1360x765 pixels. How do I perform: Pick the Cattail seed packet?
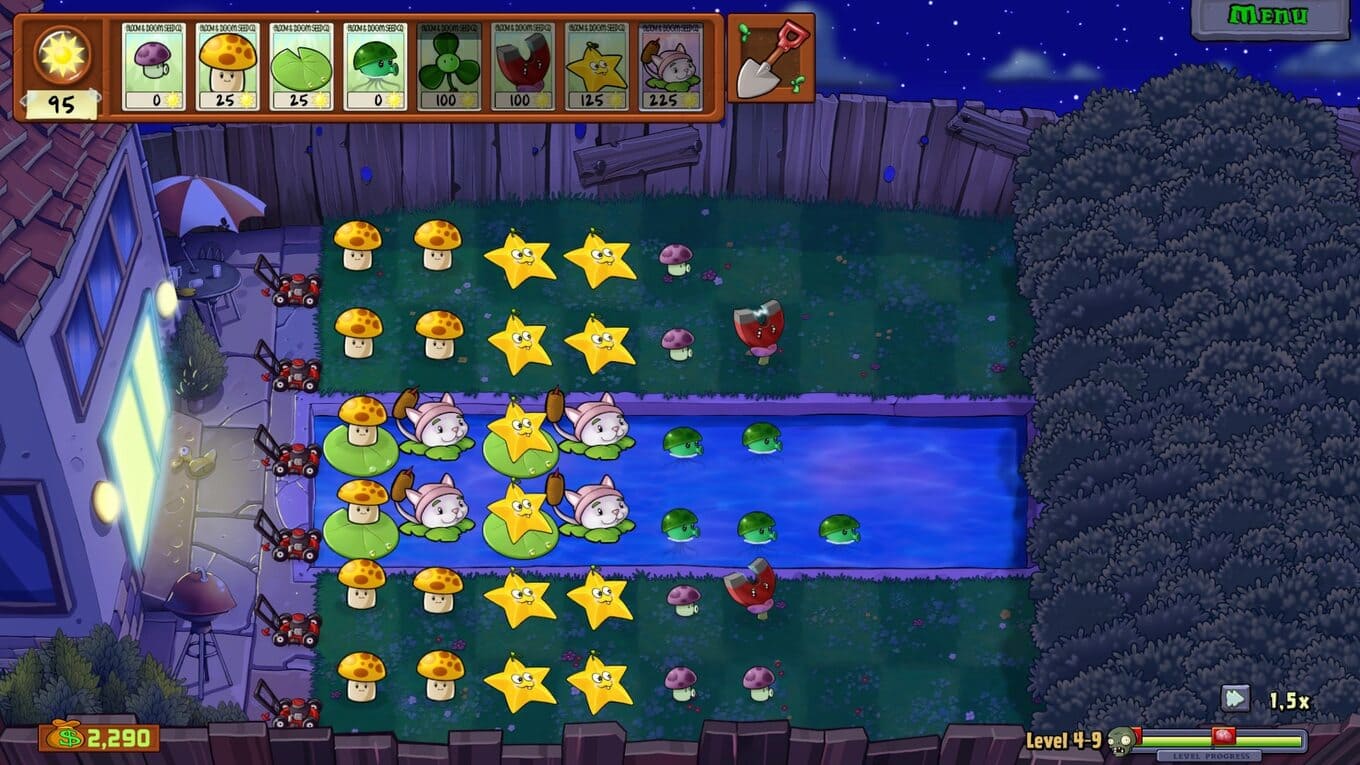pyautogui.click(x=670, y=66)
